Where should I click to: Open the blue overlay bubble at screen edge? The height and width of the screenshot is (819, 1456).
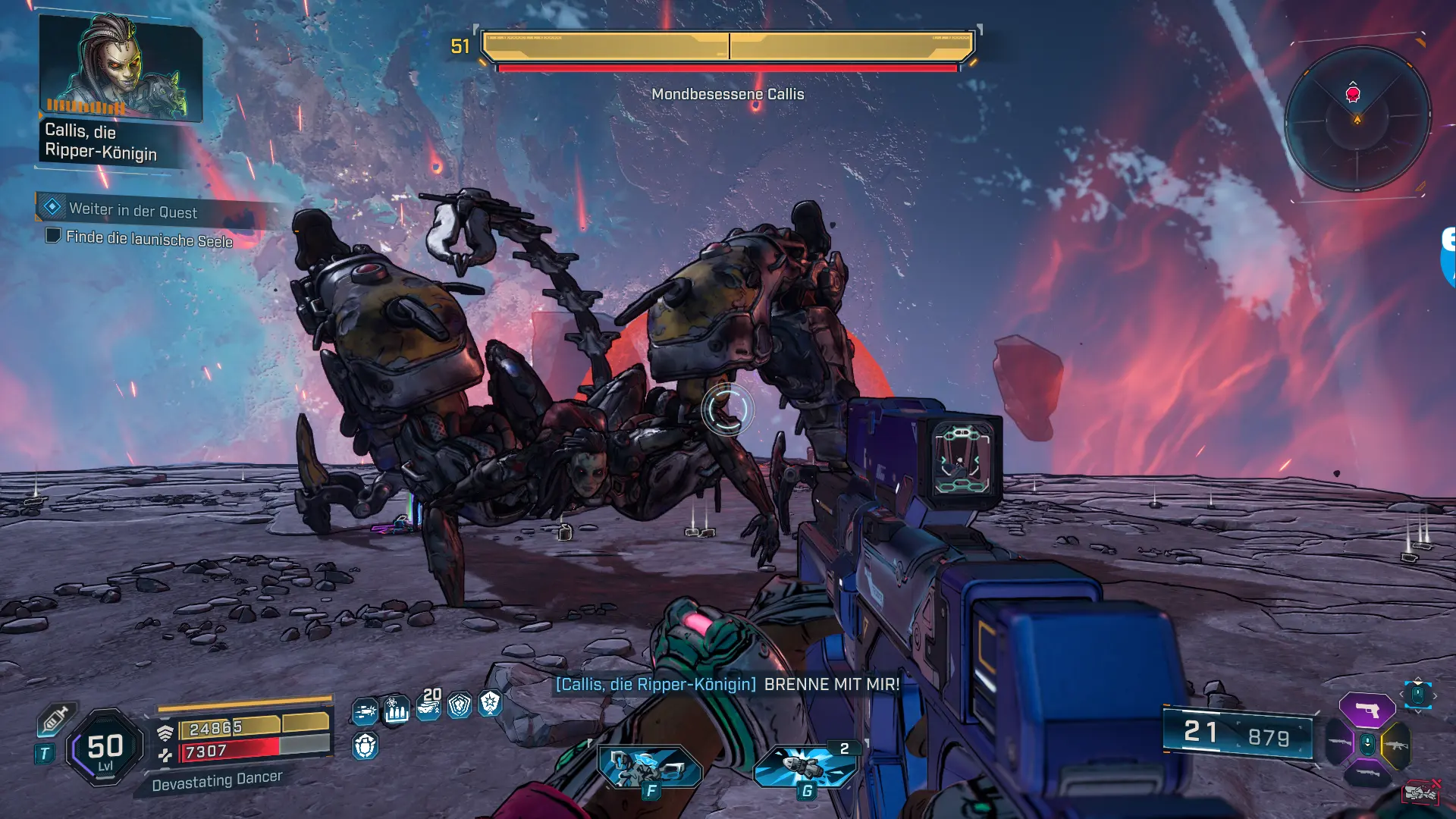pos(1448,258)
